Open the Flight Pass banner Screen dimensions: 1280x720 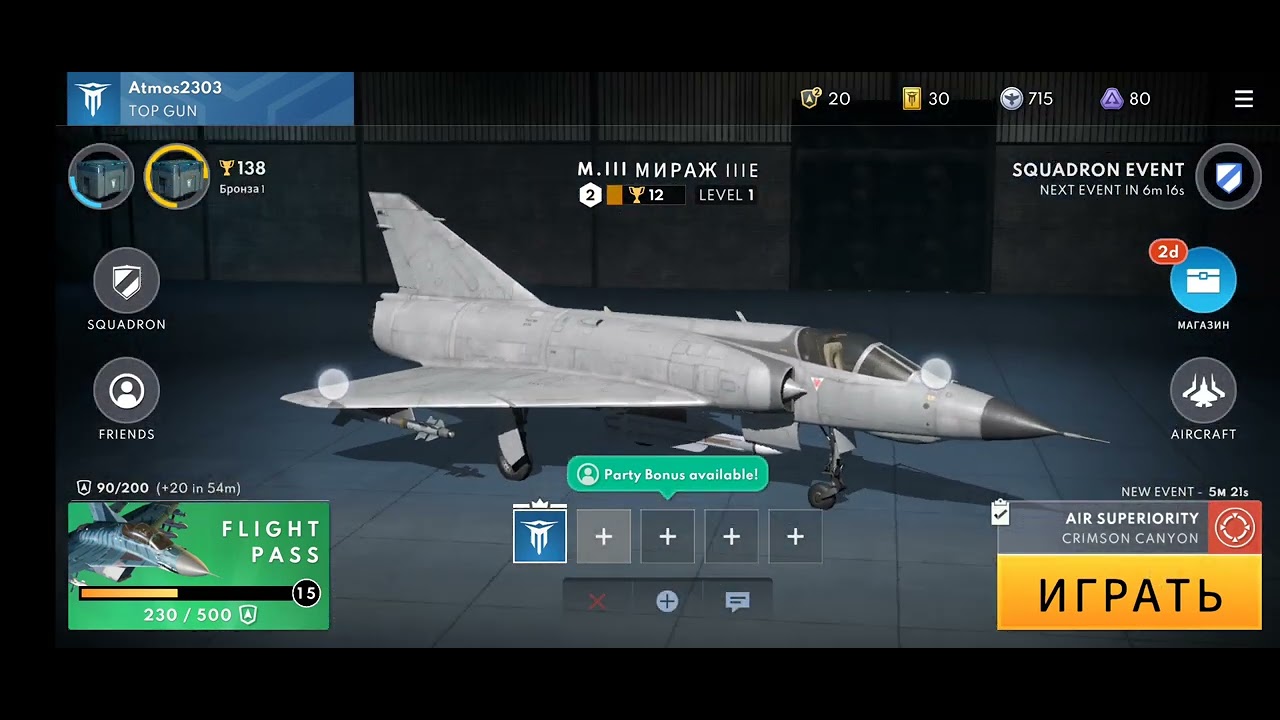pyautogui.click(x=198, y=565)
